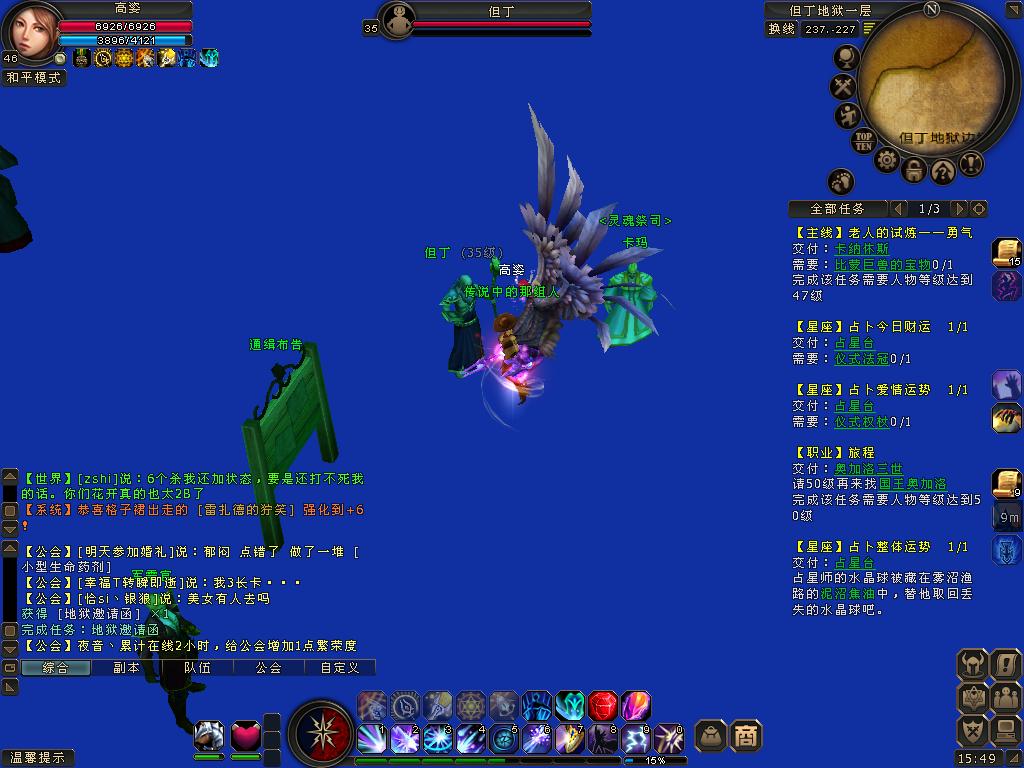
Task: Click the crossed swords icon by minimap
Action: coord(845,87)
